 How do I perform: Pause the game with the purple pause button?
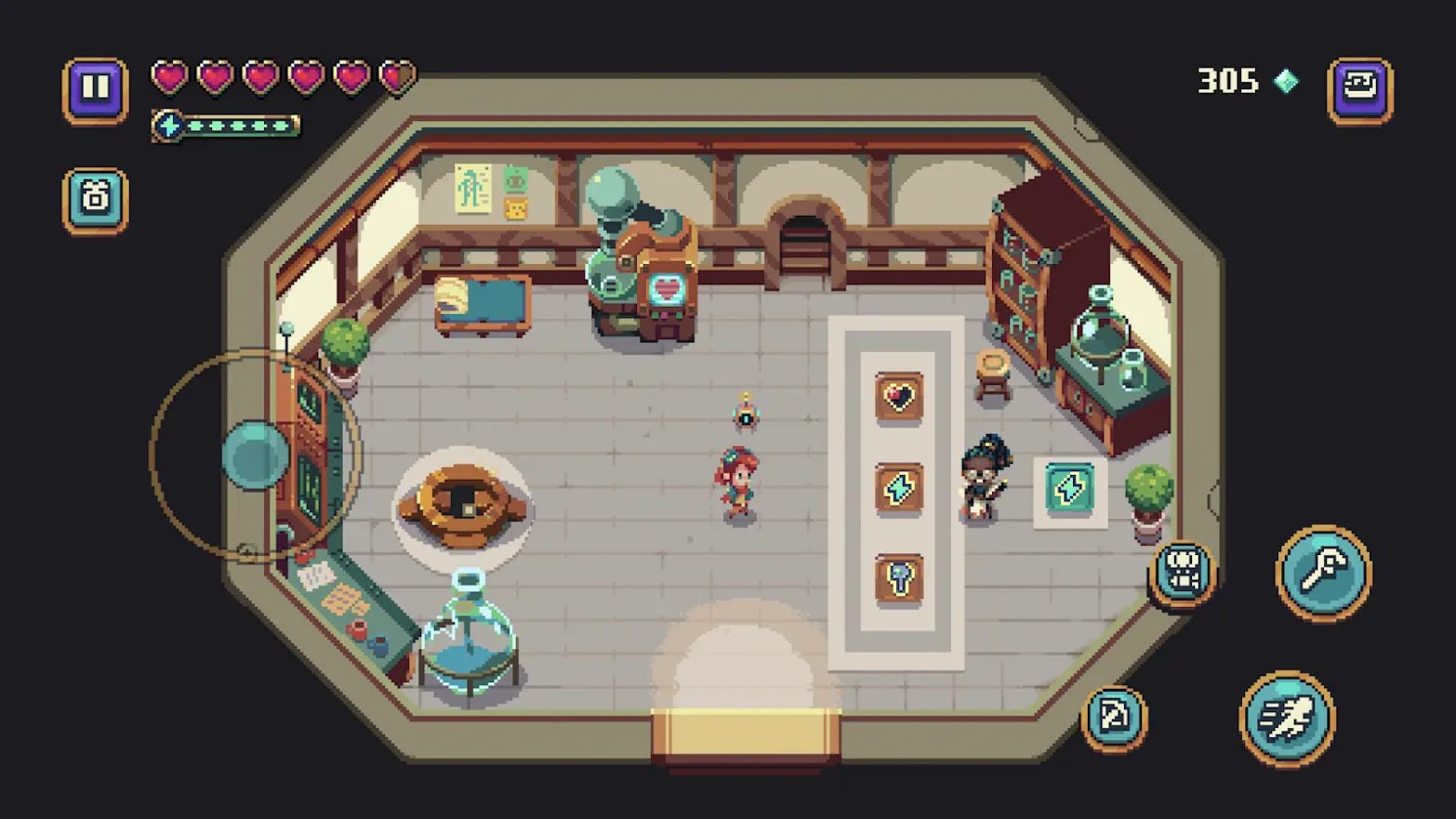(94, 88)
